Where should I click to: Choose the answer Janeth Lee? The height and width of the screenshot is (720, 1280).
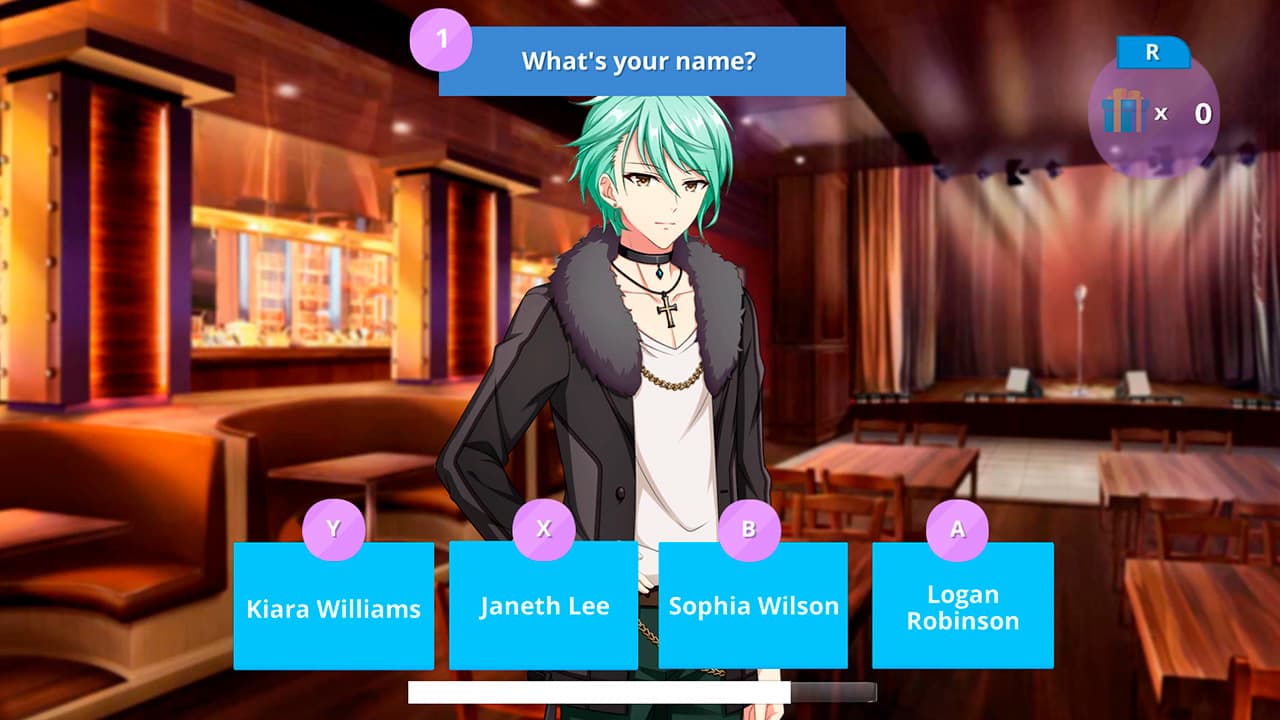pyautogui.click(x=544, y=605)
